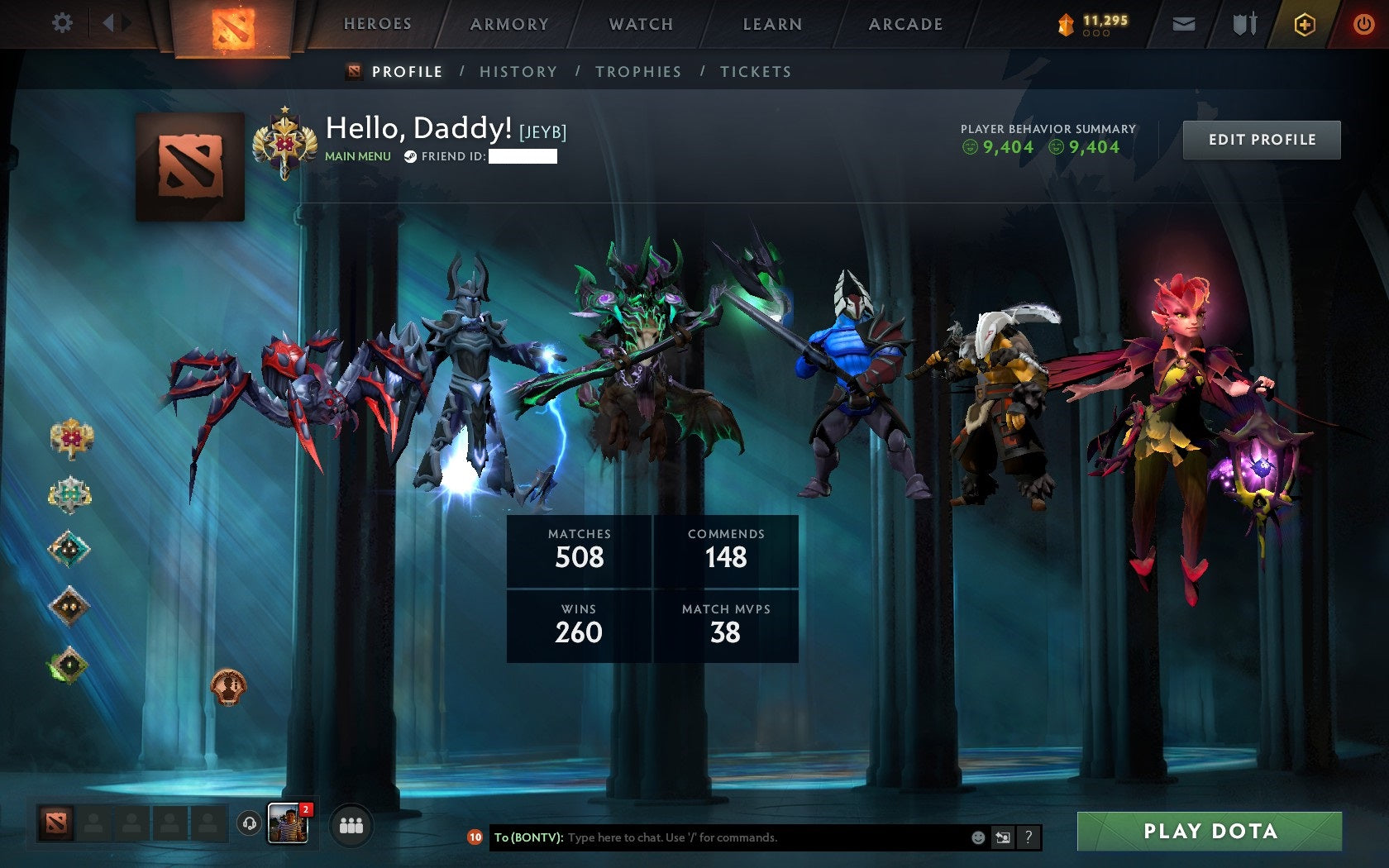Click the Dota logo avatar in party bar
The image size is (1389, 868).
point(55,822)
